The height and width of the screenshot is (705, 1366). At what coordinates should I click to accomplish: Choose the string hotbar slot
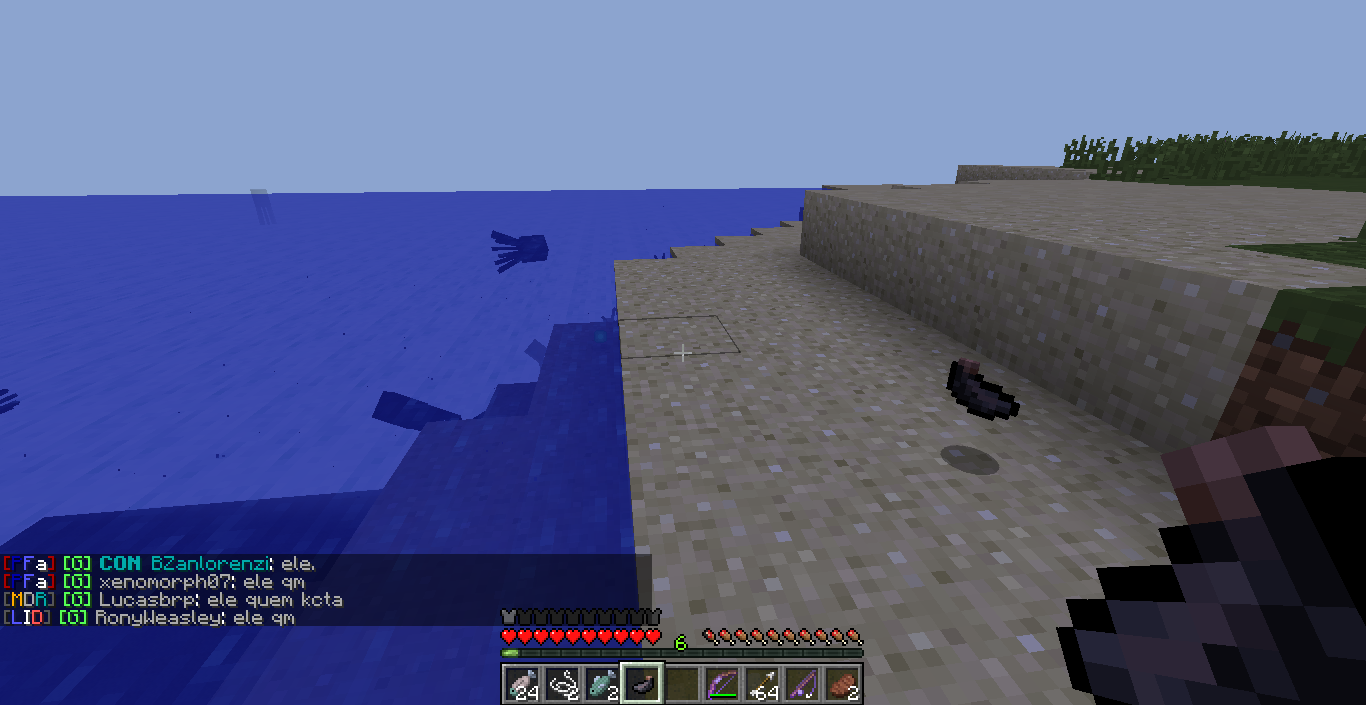pos(562,685)
